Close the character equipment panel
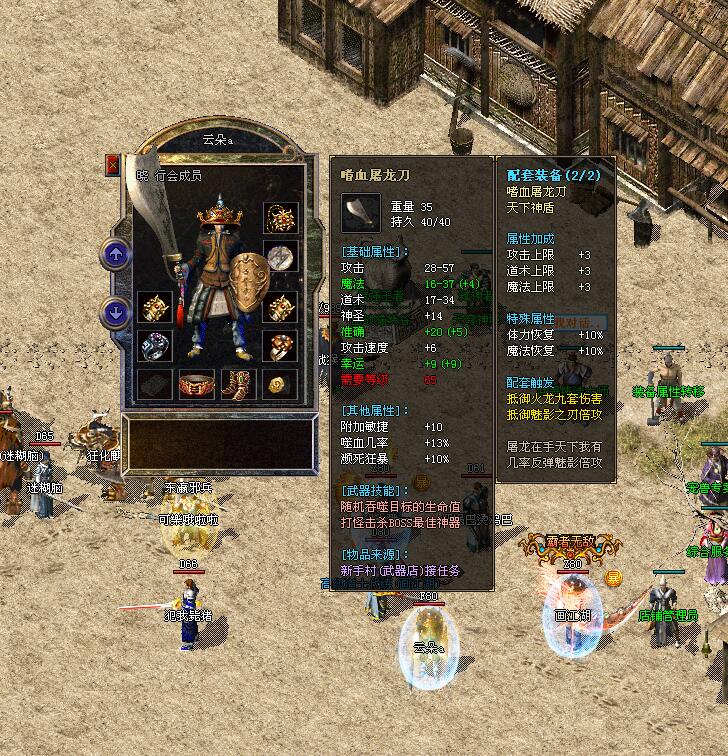The image size is (728, 756). (x=113, y=165)
